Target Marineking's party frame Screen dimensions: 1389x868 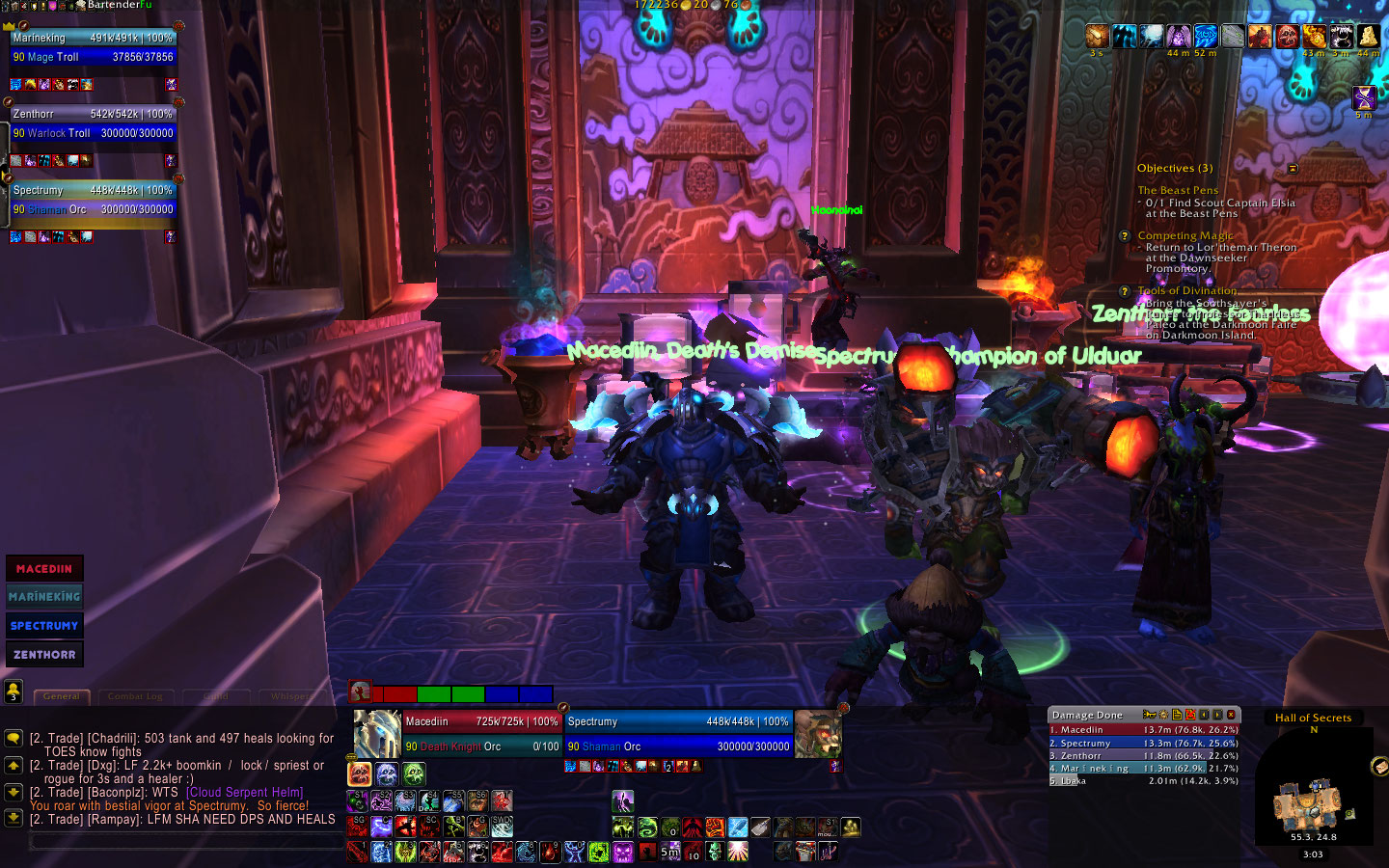tap(94, 47)
